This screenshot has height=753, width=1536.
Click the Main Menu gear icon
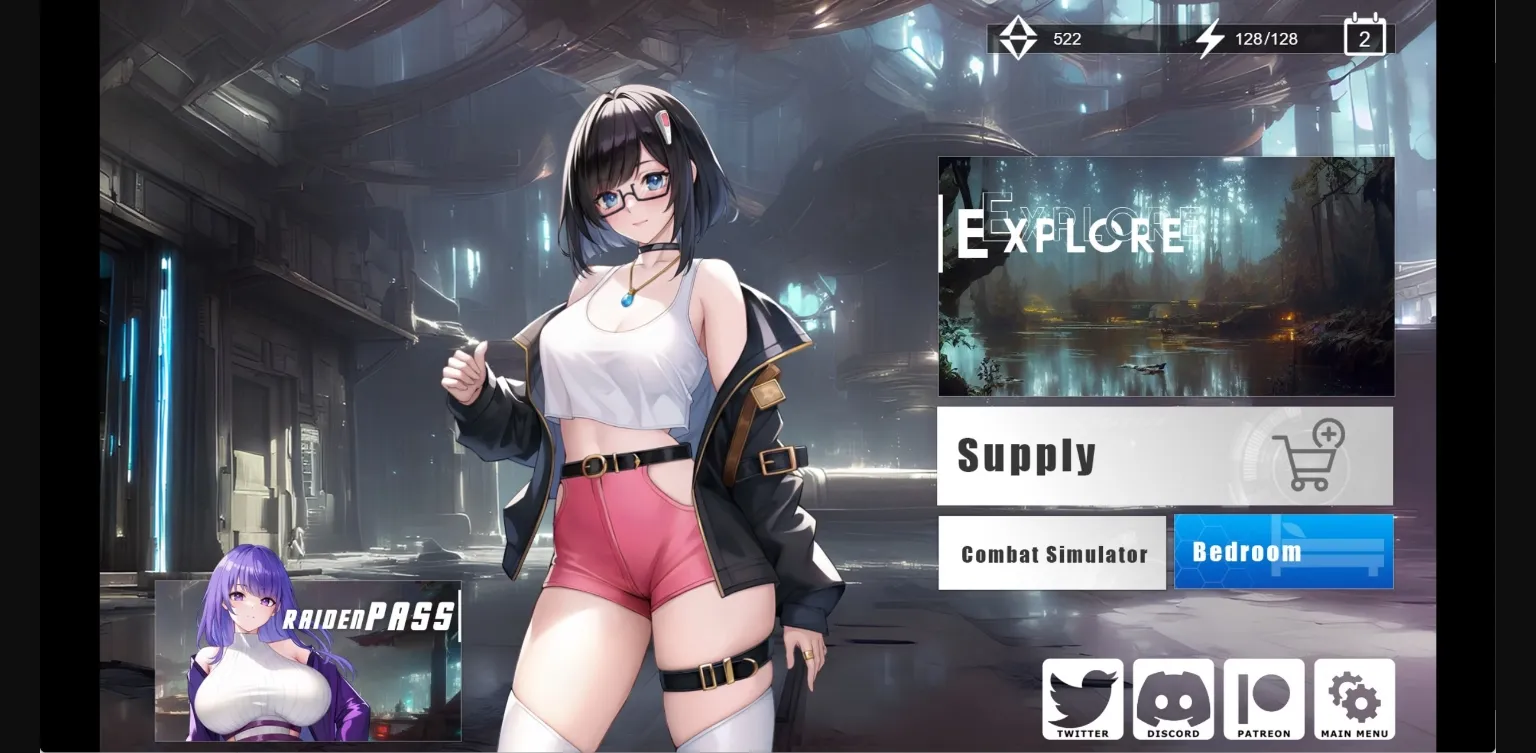[1354, 697]
